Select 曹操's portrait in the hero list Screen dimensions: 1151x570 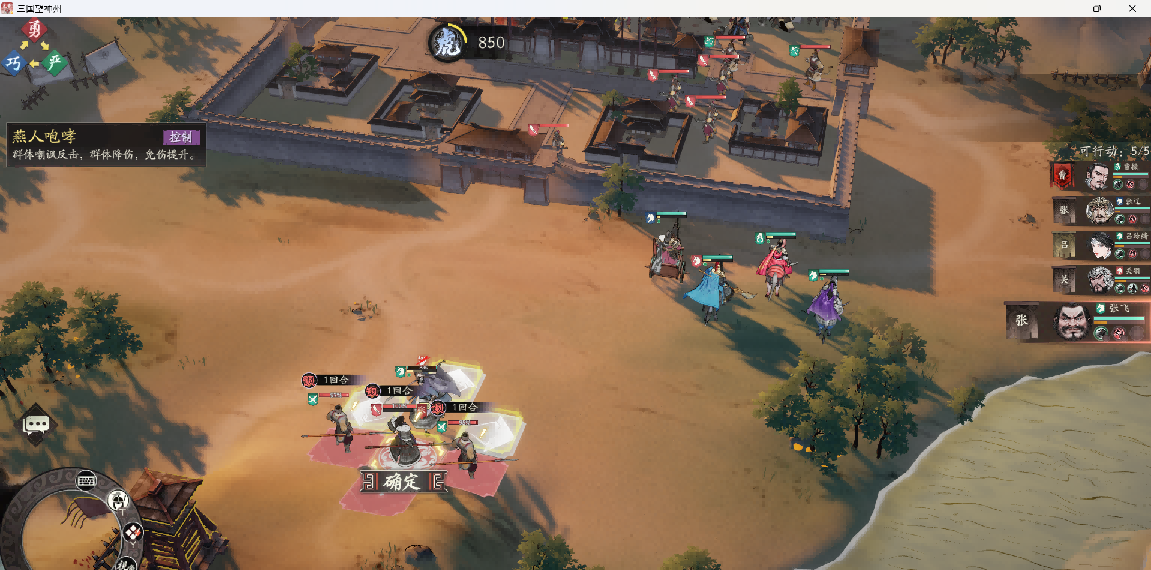pos(1098,177)
